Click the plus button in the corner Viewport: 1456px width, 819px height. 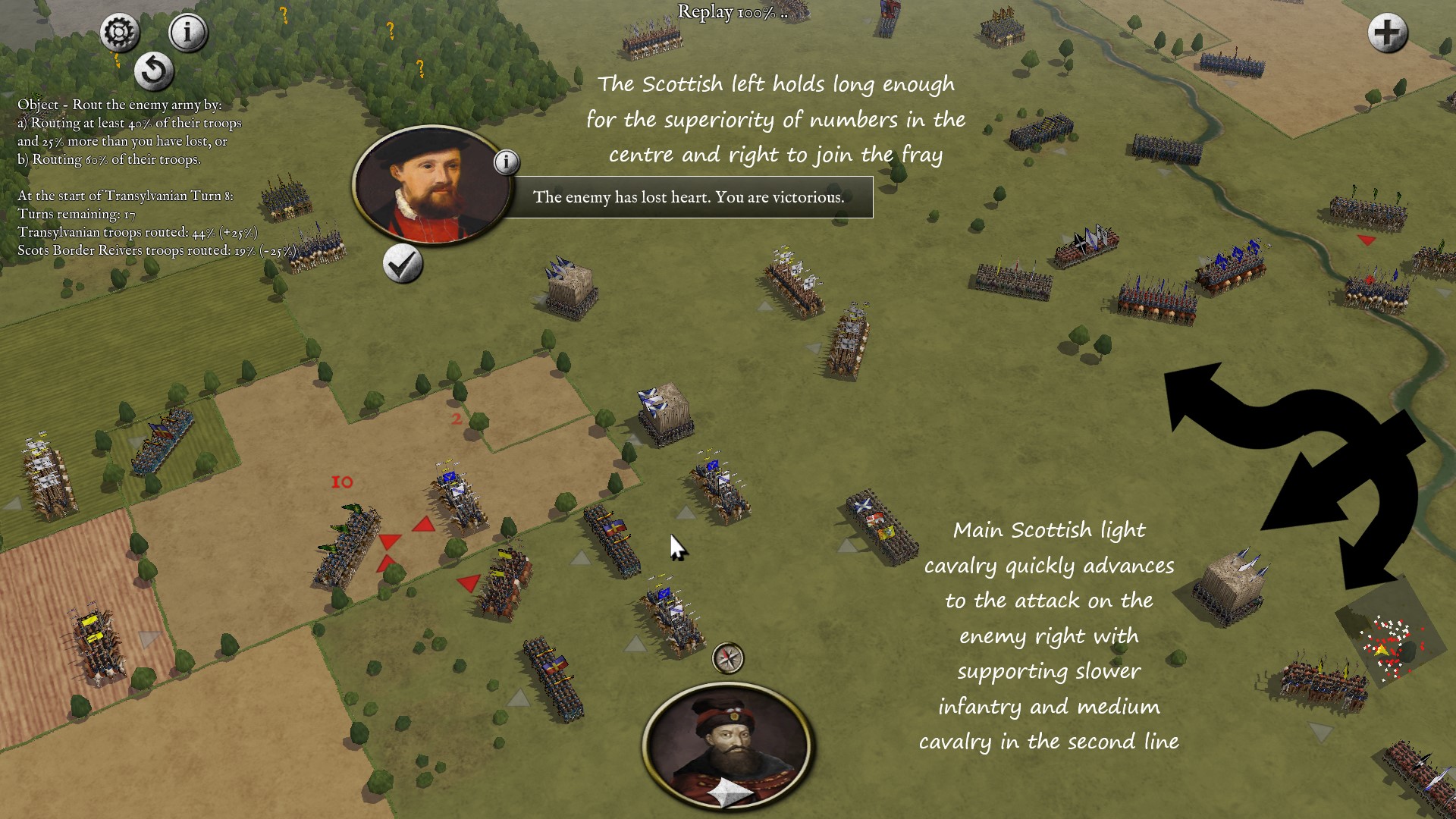[1387, 33]
